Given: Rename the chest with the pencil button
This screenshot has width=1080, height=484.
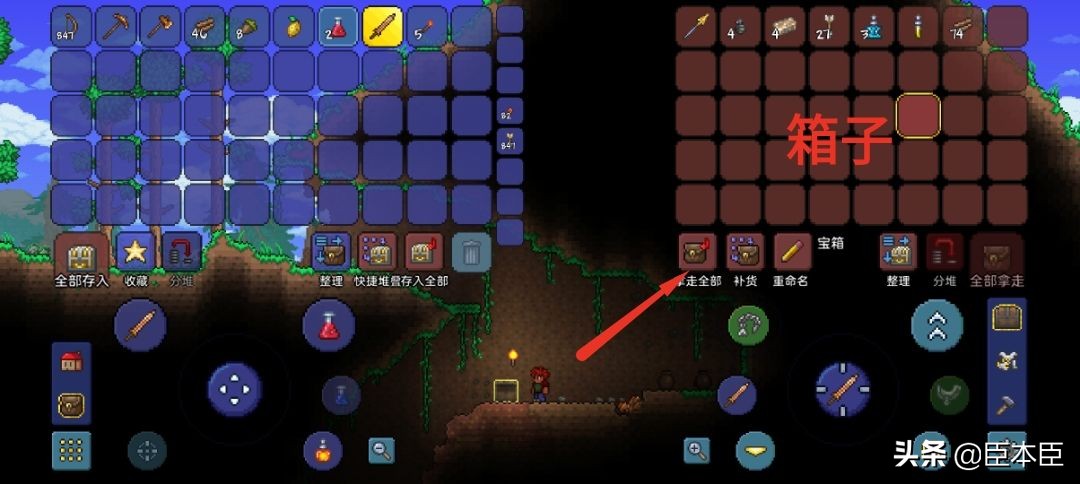Looking at the screenshot, I should point(791,252).
